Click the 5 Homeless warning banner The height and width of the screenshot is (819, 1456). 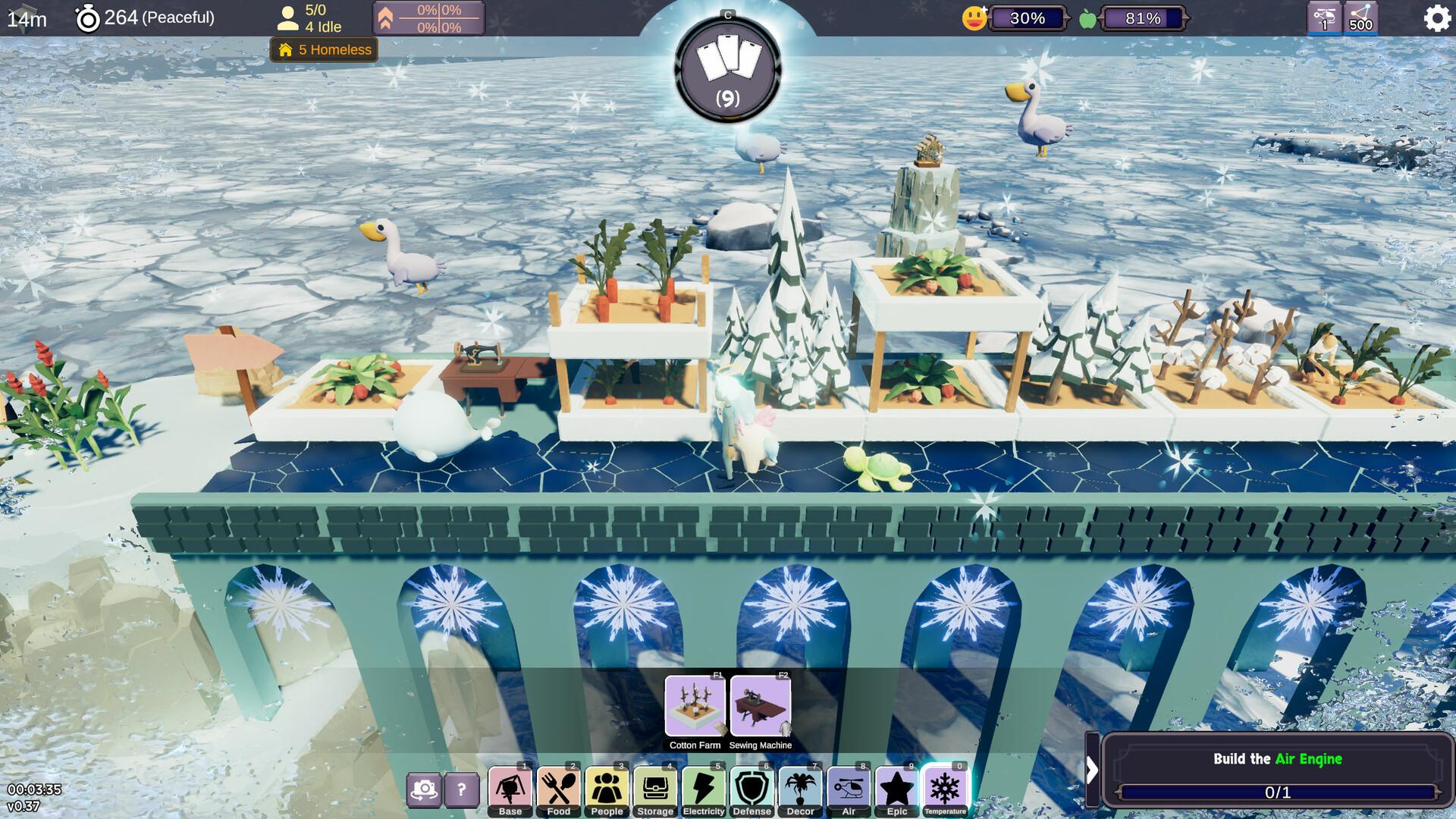(323, 50)
